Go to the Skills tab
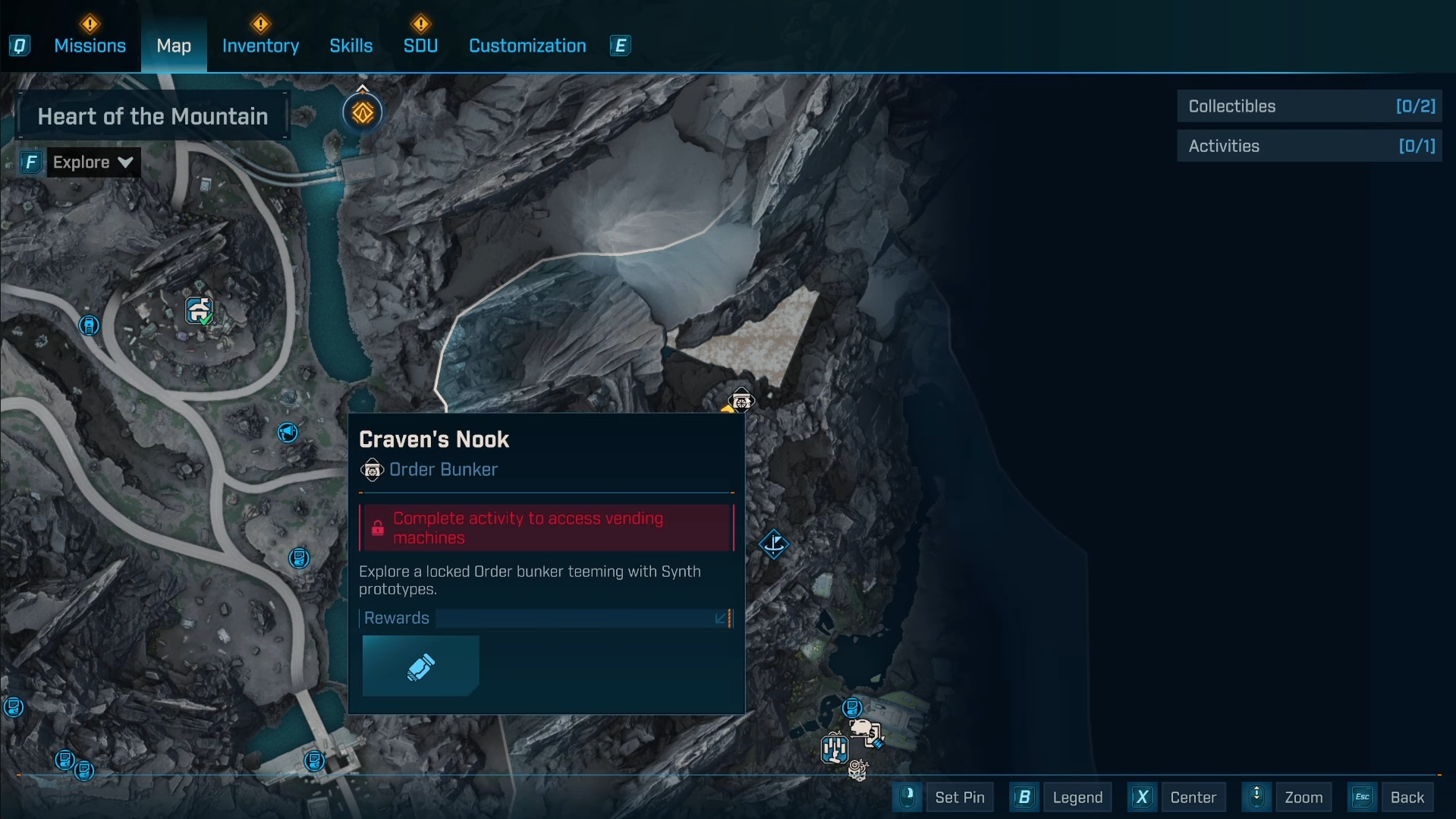The width and height of the screenshot is (1456, 819). click(351, 46)
